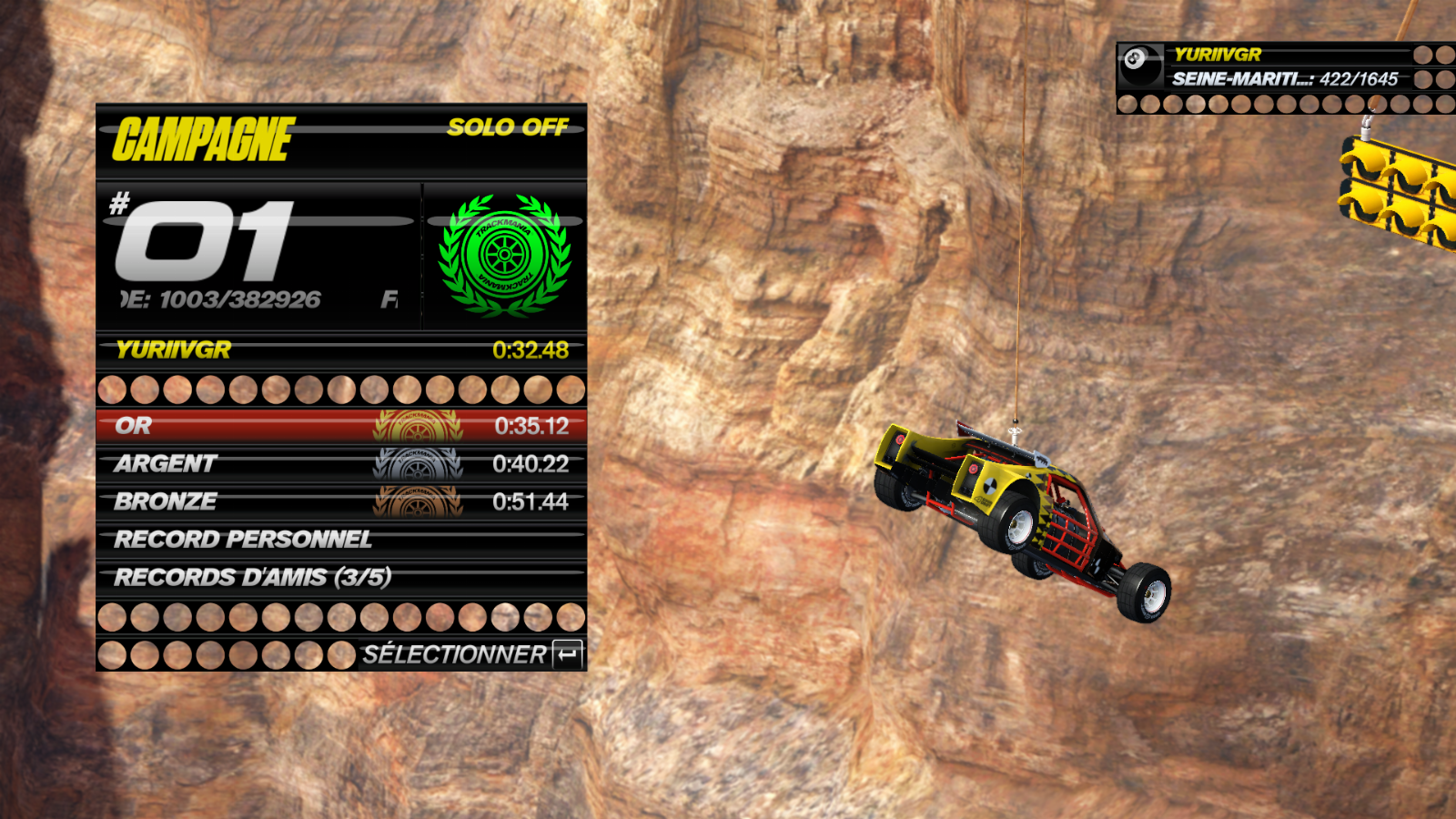The image size is (1456, 819).
Task: Open the Seine-Maritime ranking entry
Action: [x=1284, y=79]
